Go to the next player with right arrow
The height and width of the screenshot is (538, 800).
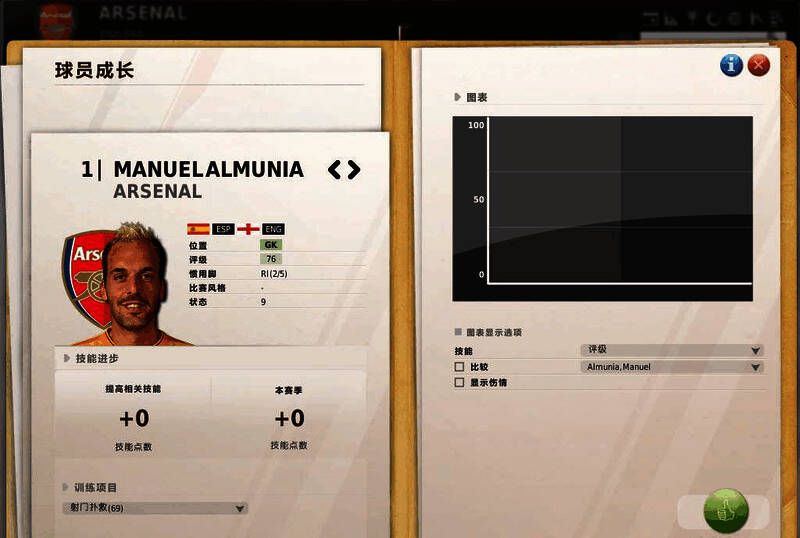(353, 170)
